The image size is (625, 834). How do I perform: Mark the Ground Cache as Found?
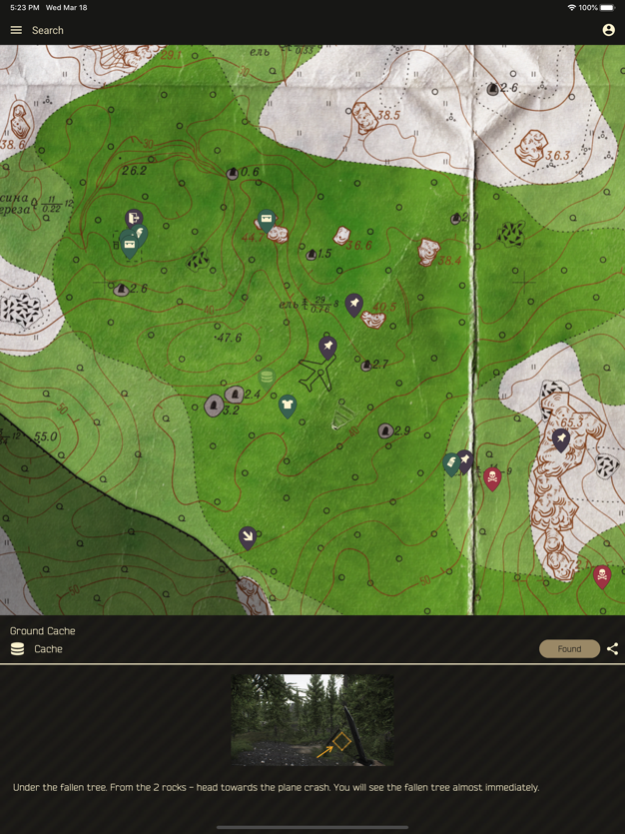[569, 649]
